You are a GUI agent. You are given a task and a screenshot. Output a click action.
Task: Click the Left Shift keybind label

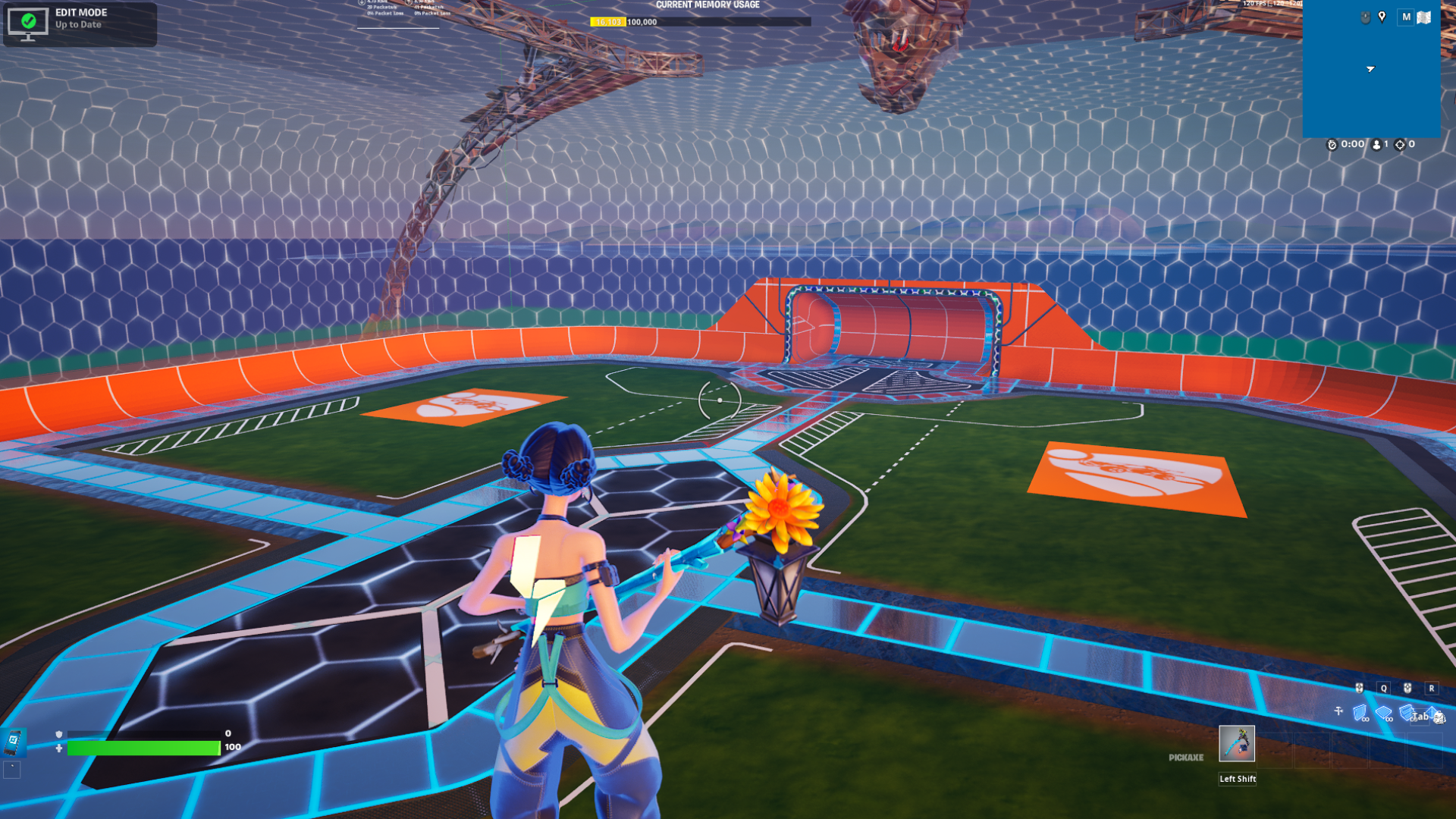1237,779
